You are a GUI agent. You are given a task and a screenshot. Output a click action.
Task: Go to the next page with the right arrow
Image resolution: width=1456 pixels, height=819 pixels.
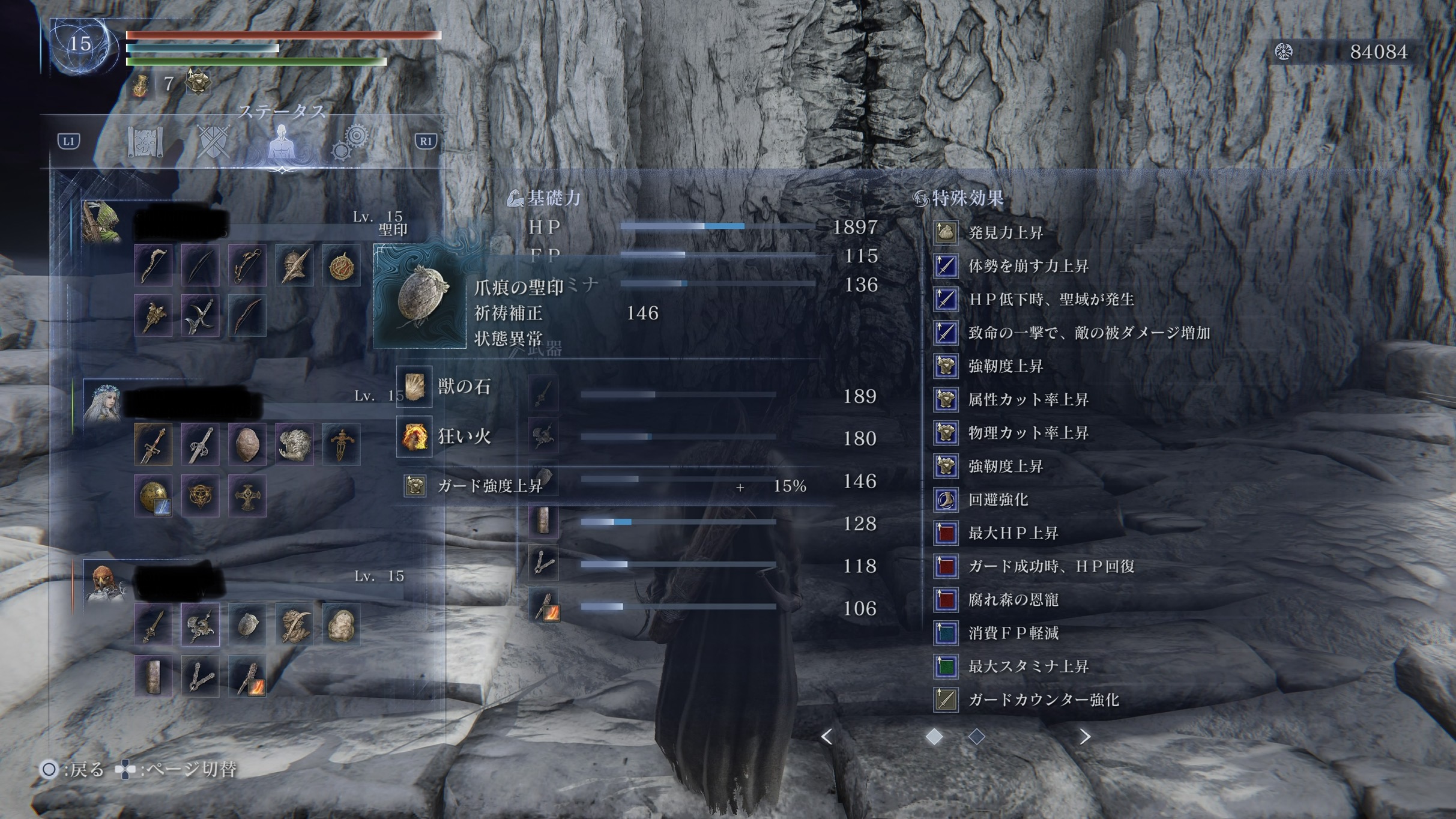1084,737
